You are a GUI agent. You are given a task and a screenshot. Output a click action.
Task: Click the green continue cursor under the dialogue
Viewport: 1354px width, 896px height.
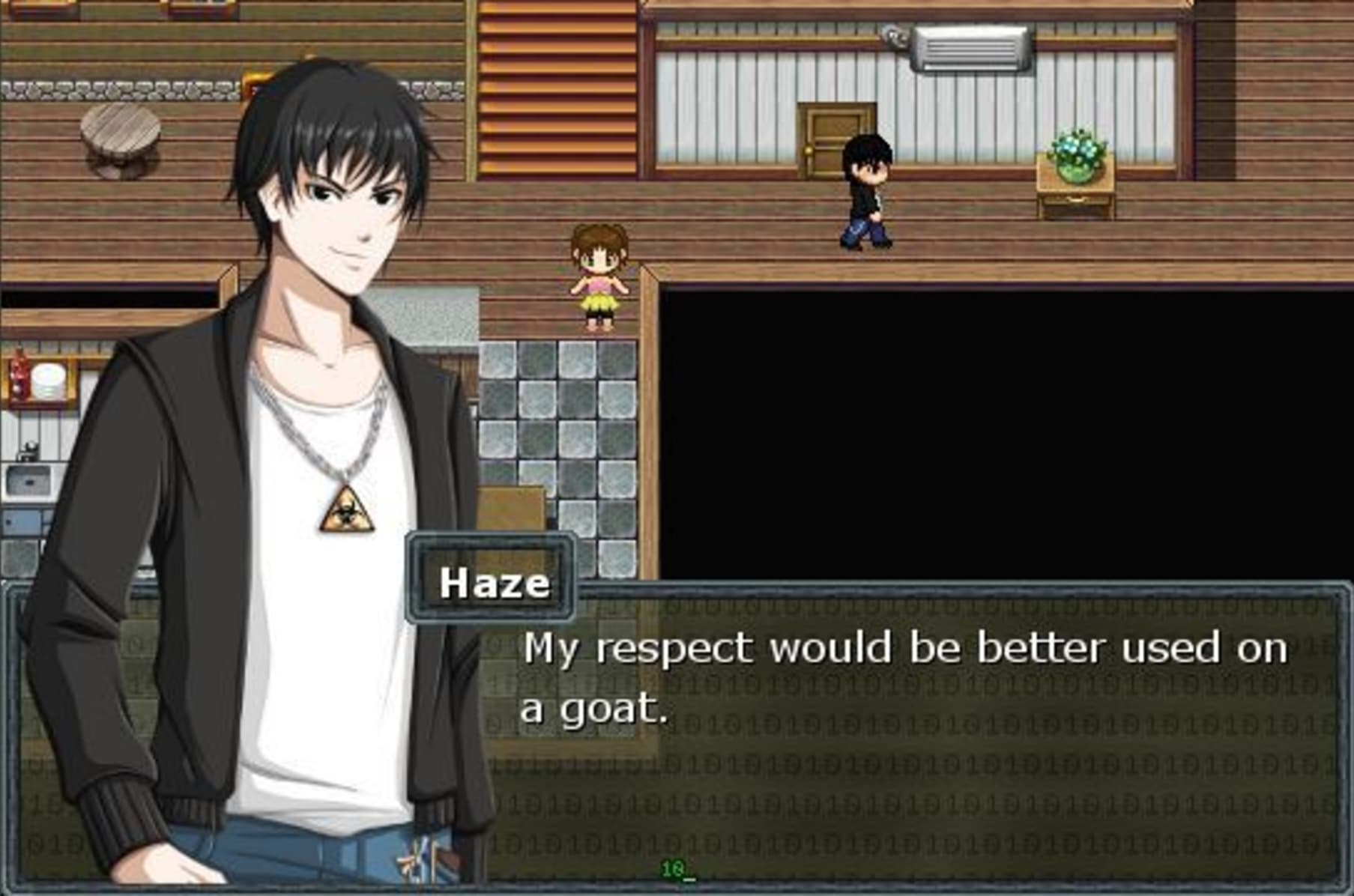677,870
